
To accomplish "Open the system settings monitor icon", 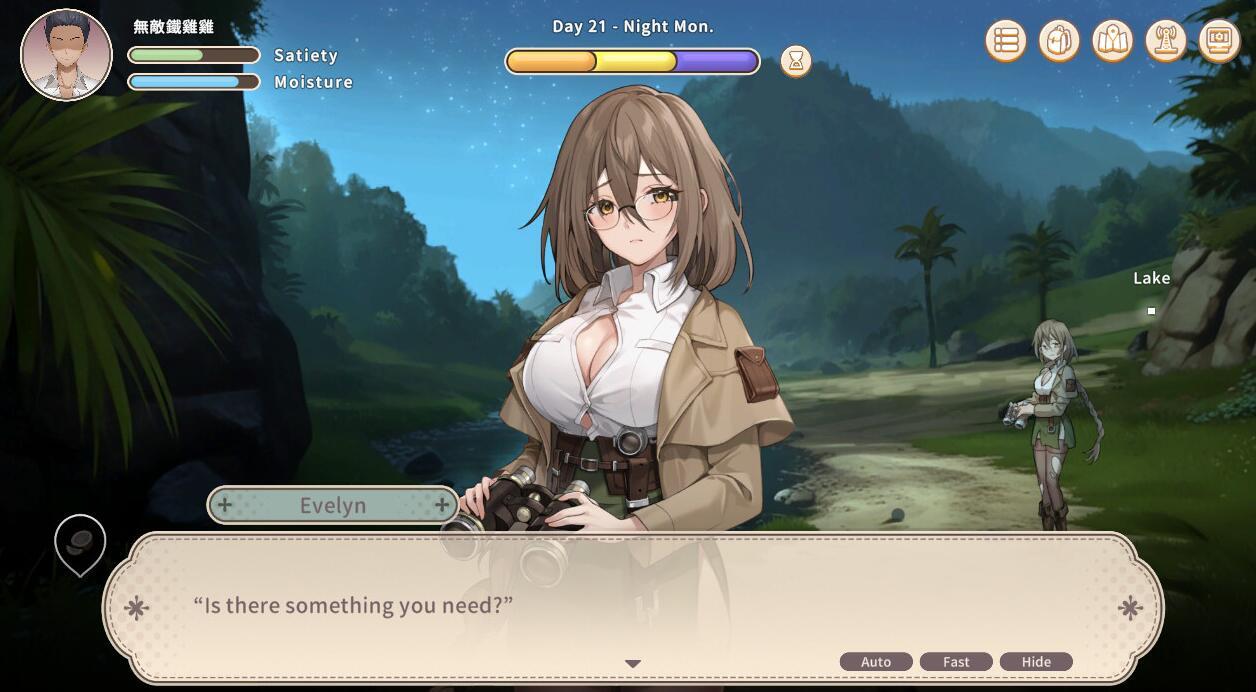I will [x=1219, y=41].
